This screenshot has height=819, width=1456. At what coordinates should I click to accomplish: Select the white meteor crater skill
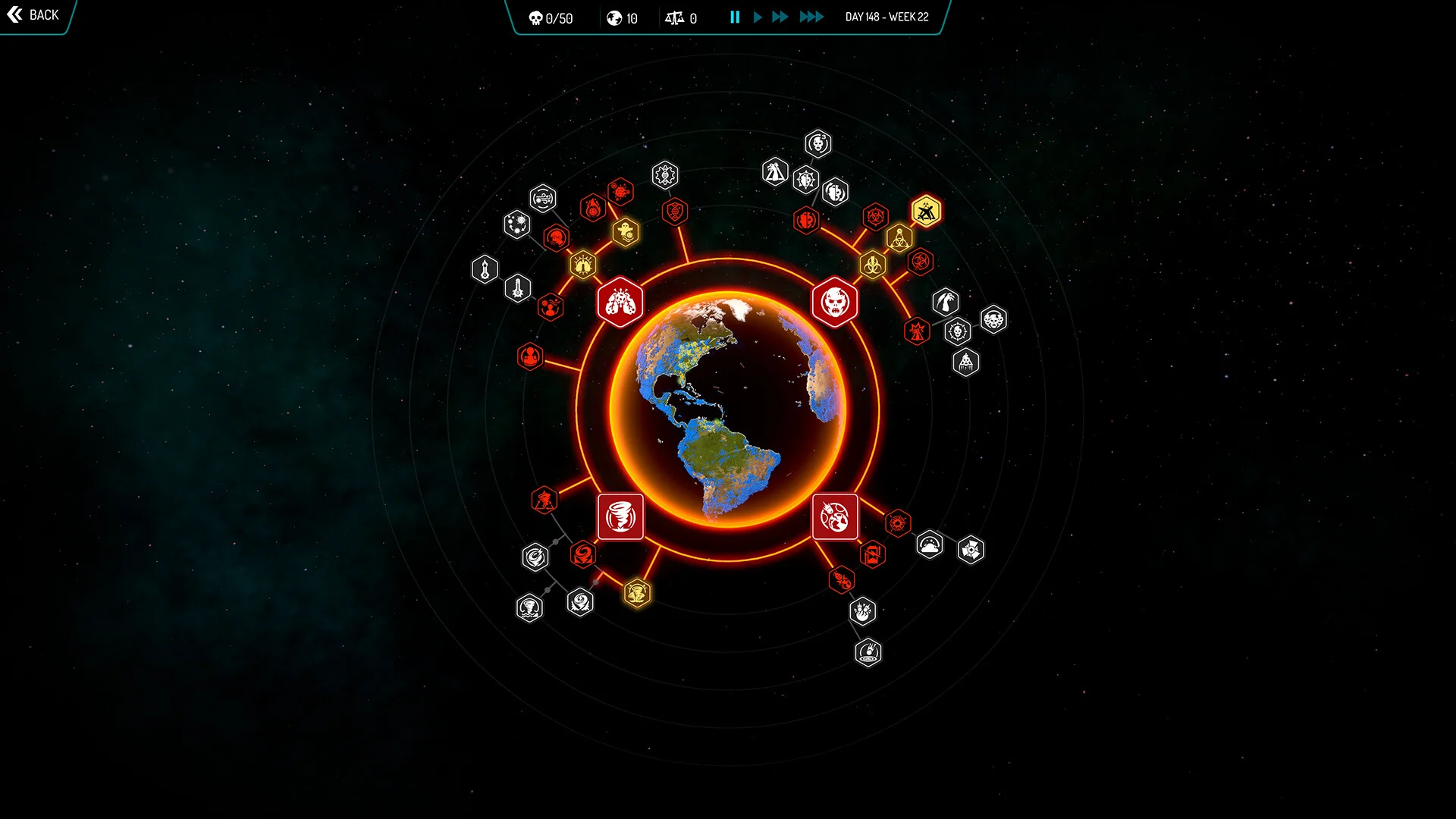[x=868, y=652]
